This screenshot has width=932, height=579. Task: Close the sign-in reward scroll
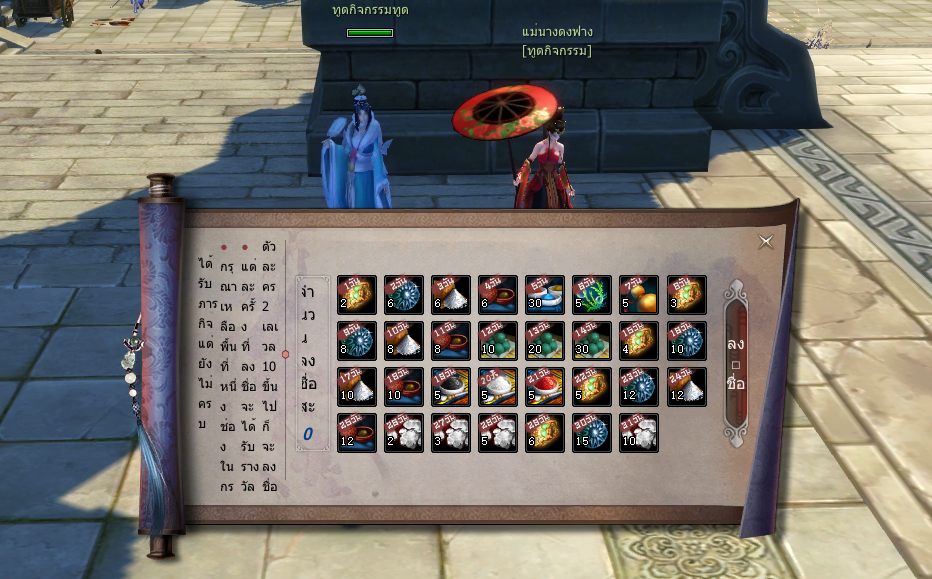tap(766, 242)
